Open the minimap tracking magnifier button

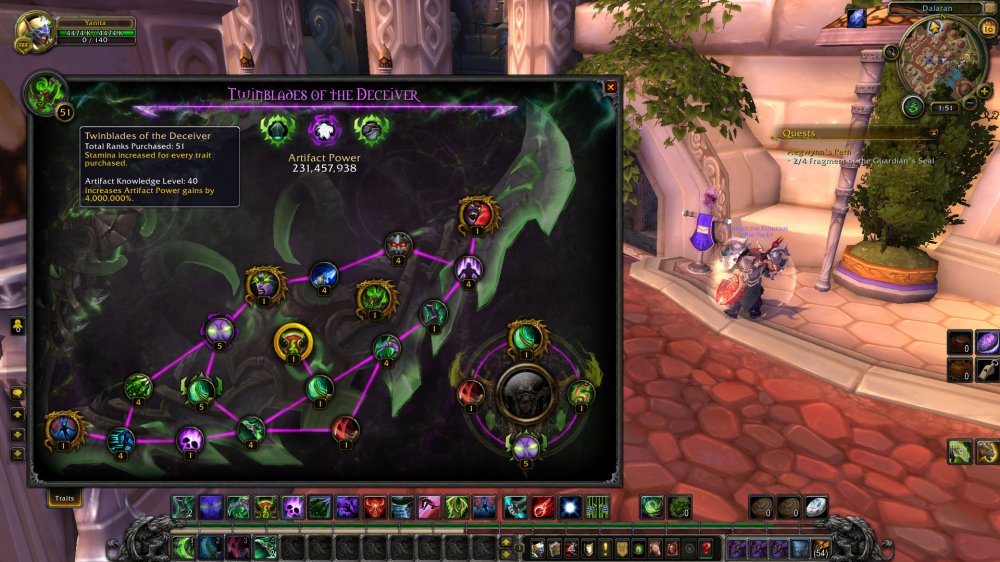point(890,52)
